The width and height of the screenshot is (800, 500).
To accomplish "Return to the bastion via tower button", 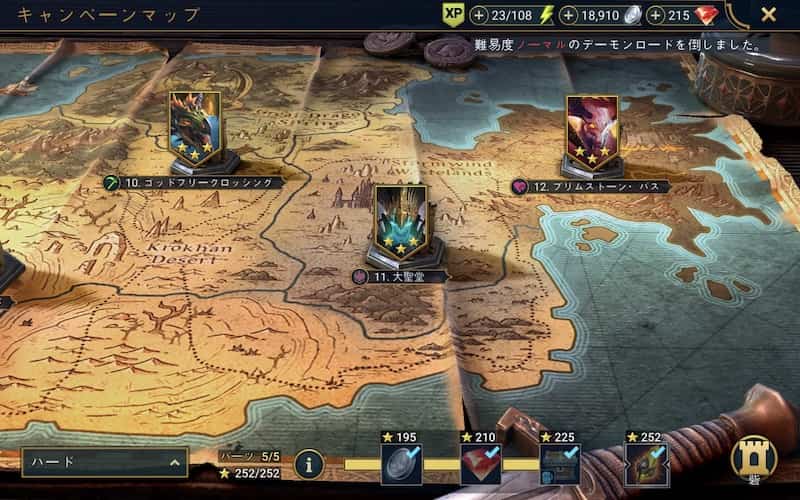I will pyautogui.click(x=754, y=458).
